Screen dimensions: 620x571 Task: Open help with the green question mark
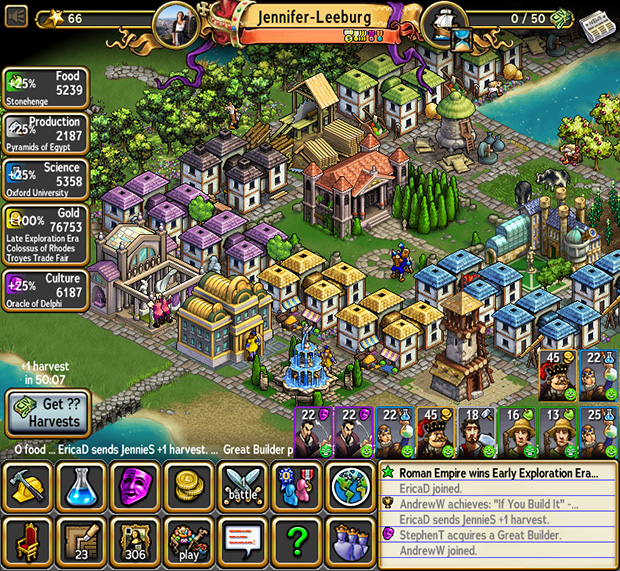click(x=297, y=541)
